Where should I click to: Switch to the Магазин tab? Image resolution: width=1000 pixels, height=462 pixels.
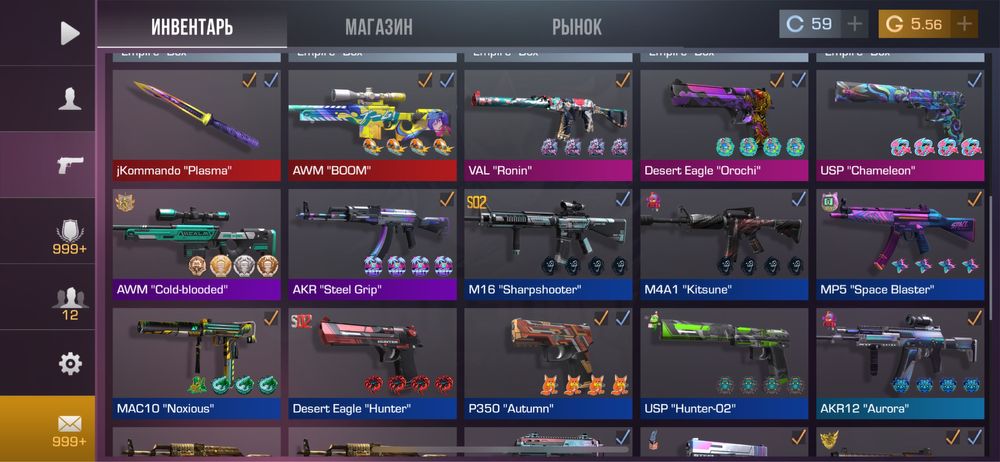pyautogui.click(x=378, y=26)
